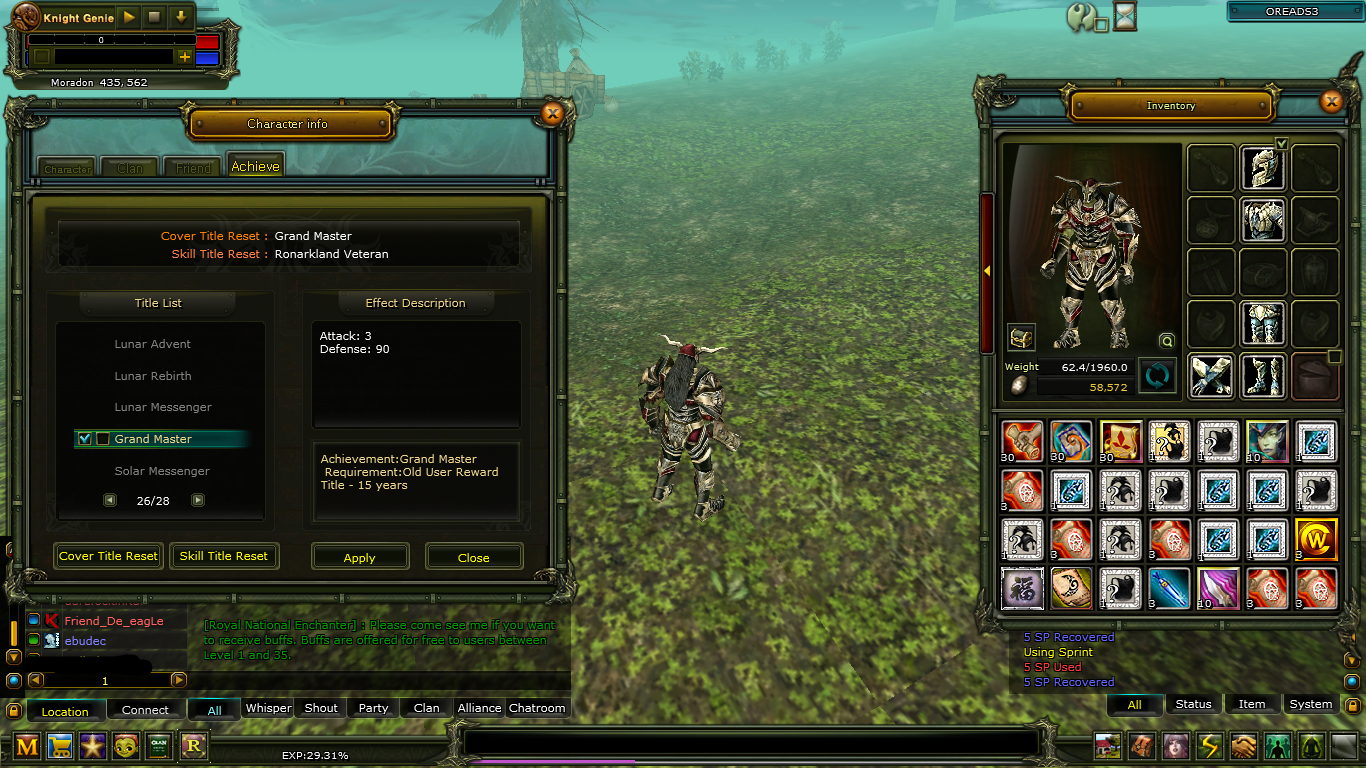Toggle the Grand Master cover title checkbox

(x=85, y=439)
